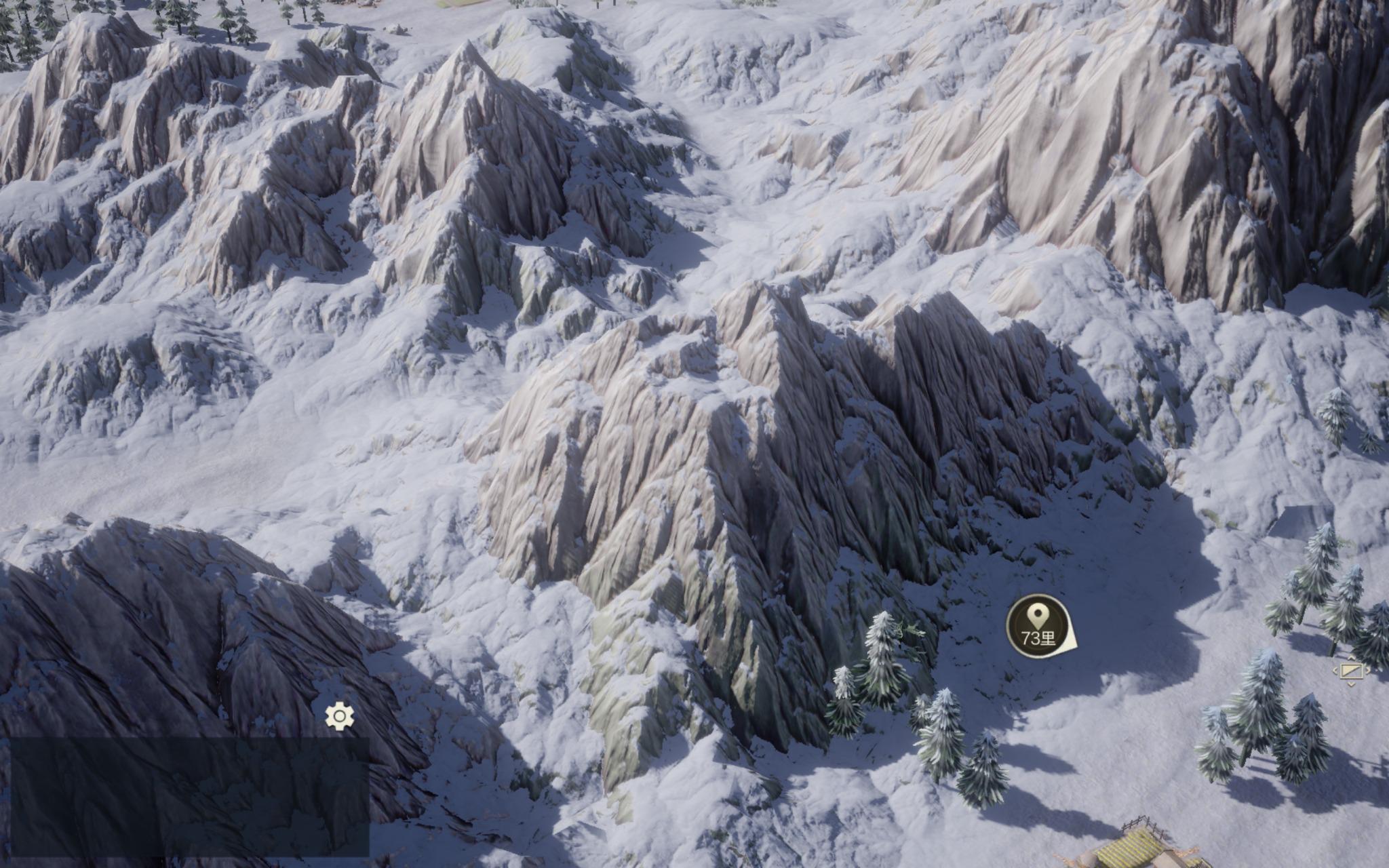
Task: Click the rectangle icon with four arrows
Action: [x=1351, y=671]
